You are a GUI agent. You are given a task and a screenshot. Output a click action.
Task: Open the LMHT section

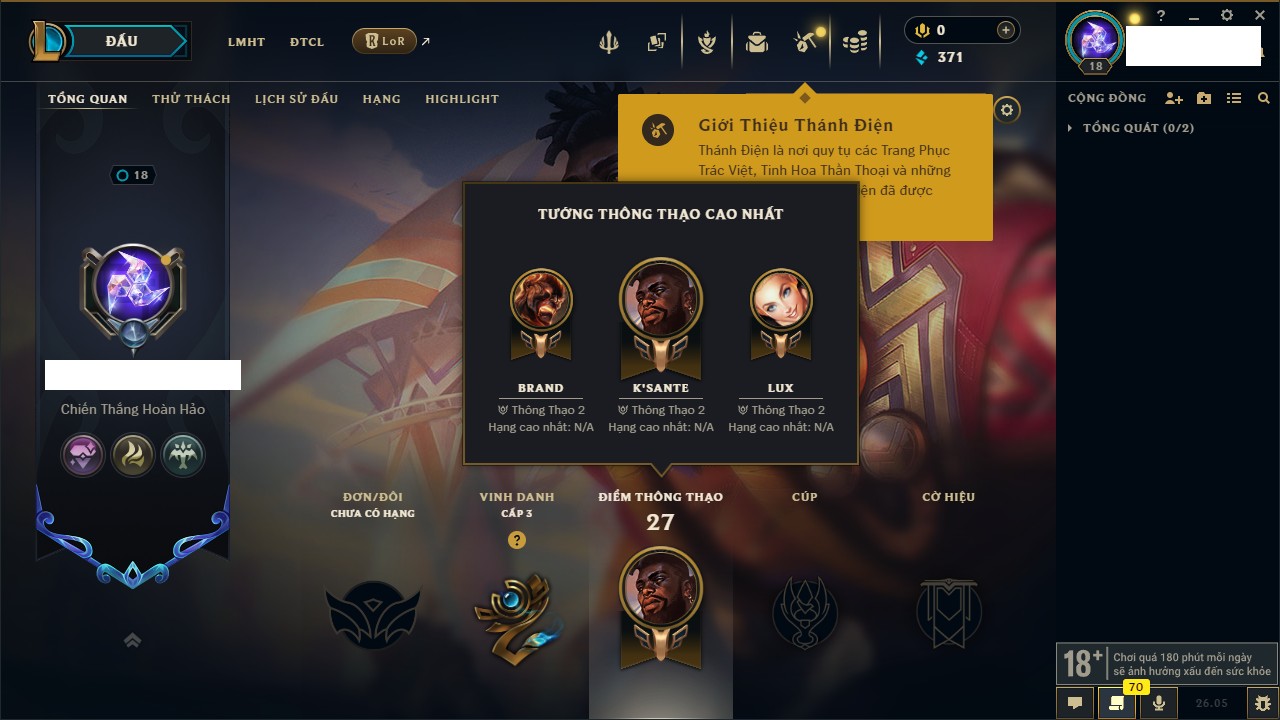[x=246, y=42]
